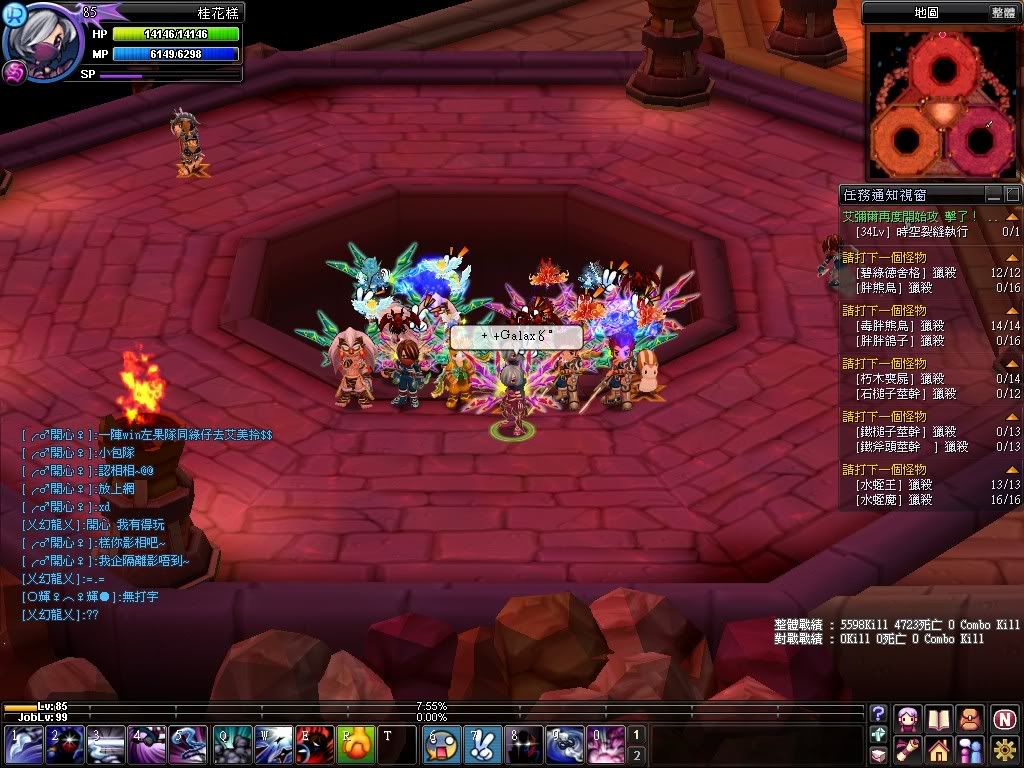
Task: Open the gear settings icon
Action: pos(1005,749)
